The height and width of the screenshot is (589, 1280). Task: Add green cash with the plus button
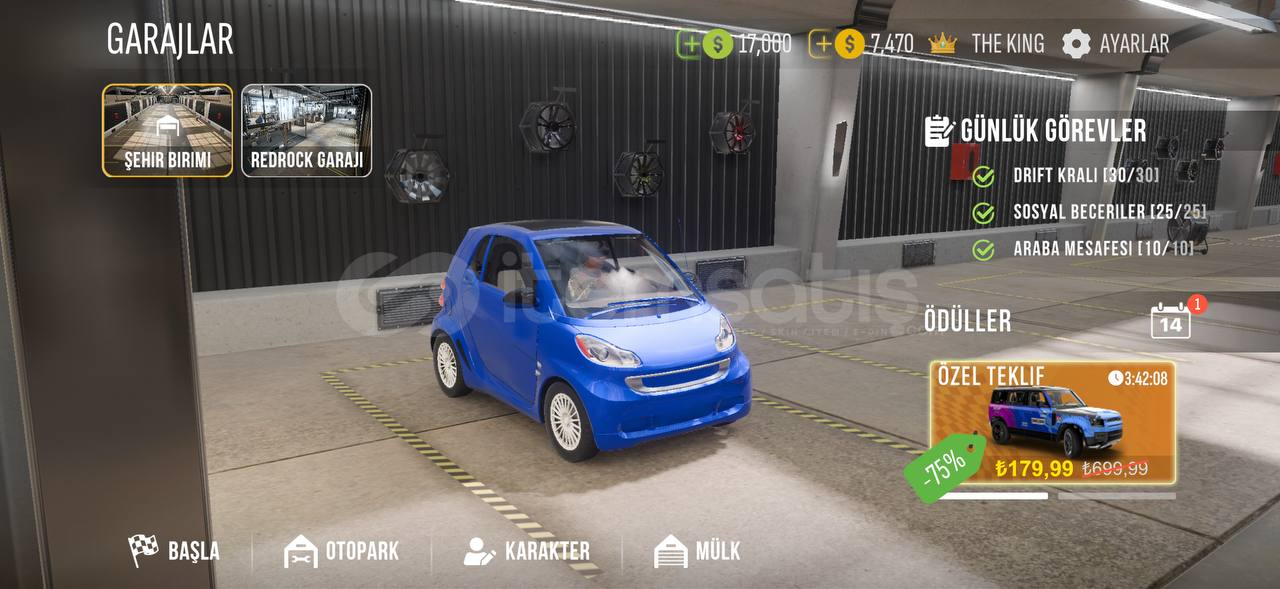(690, 44)
